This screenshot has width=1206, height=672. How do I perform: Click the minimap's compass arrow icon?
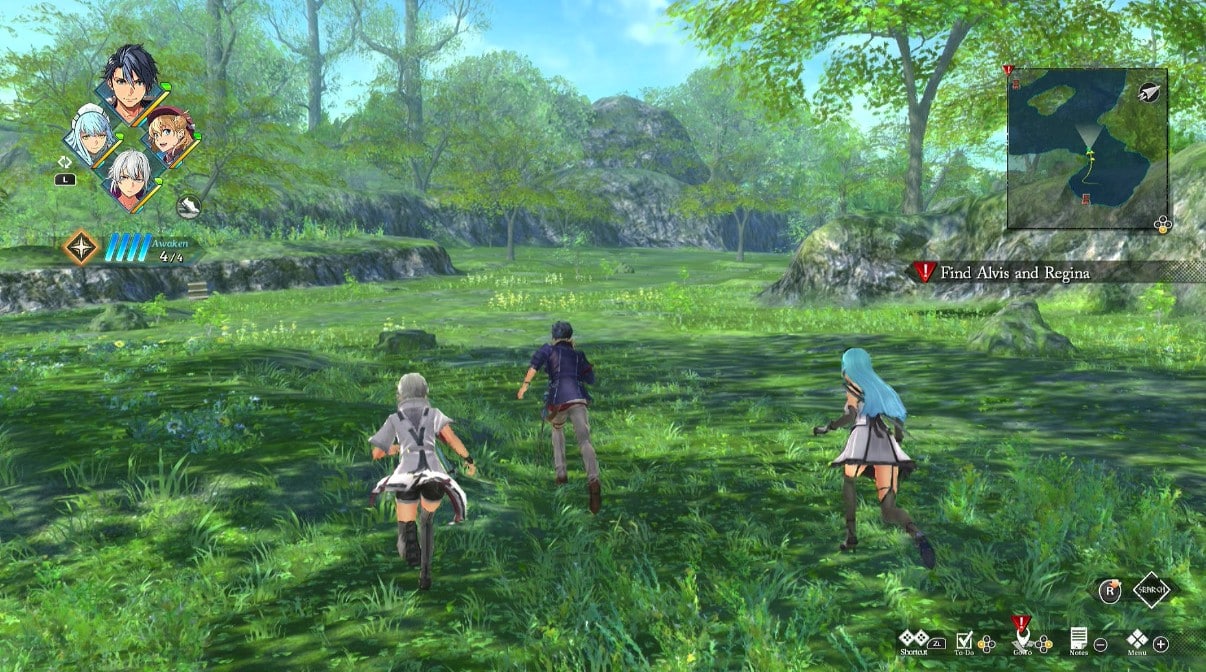tap(1149, 91)
